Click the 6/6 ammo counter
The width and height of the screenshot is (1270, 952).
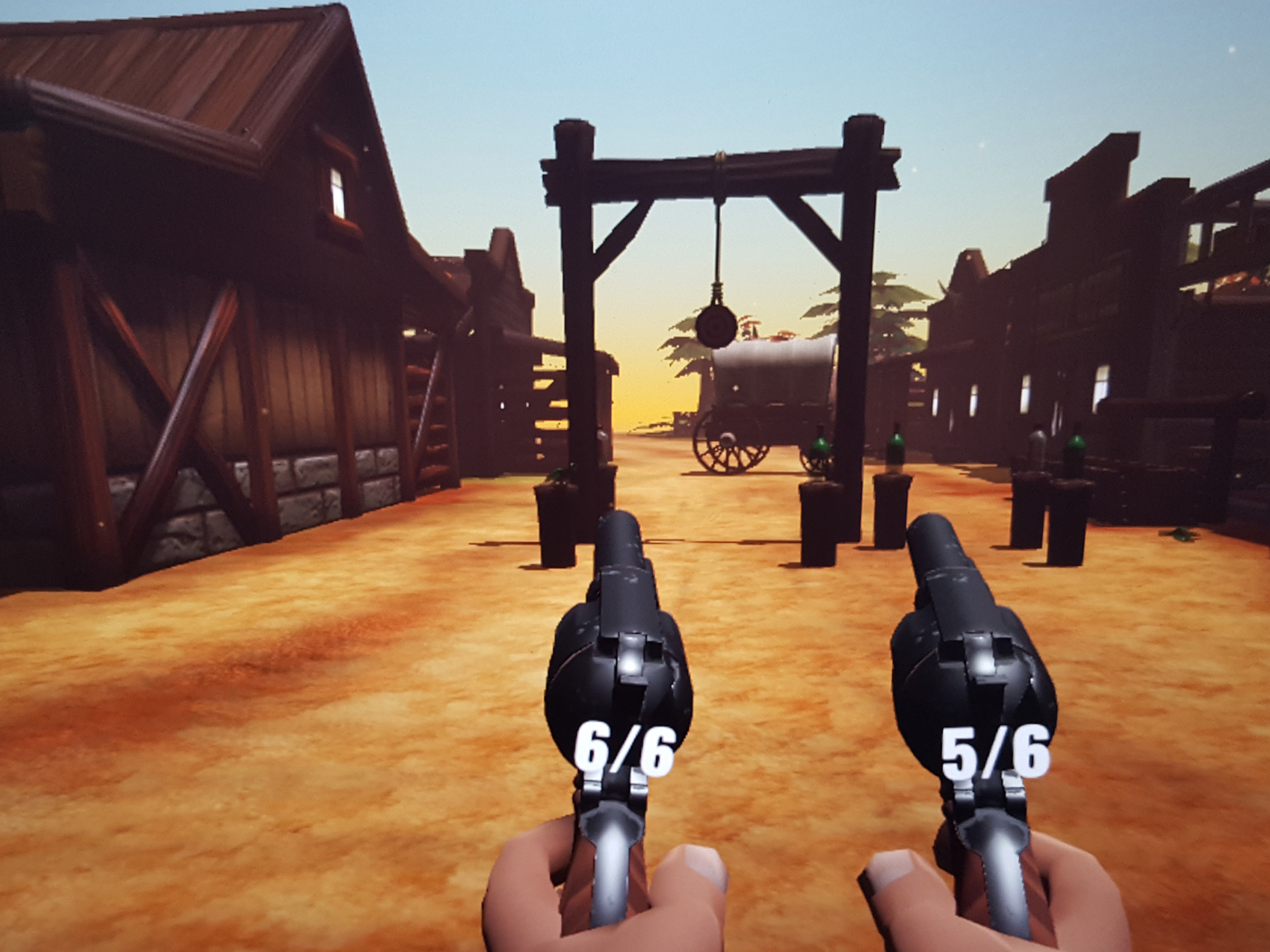(x=628, y=749)
